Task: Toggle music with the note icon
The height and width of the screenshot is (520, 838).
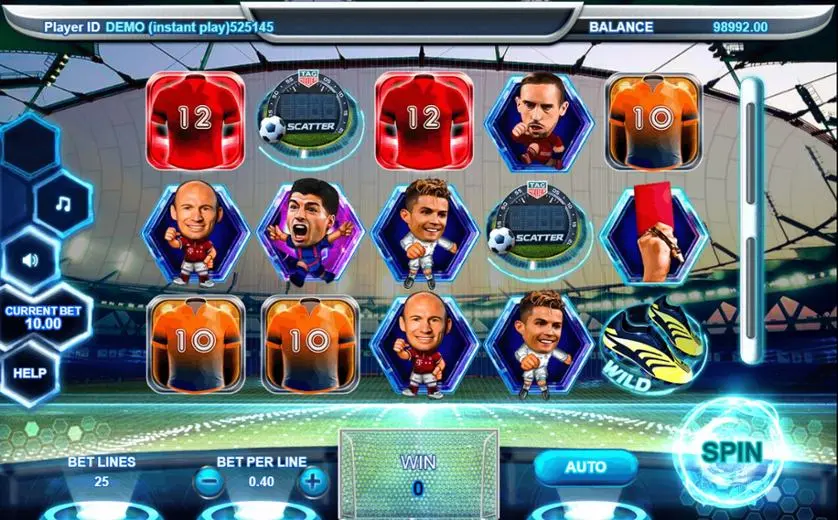Action: coord(63,204)
